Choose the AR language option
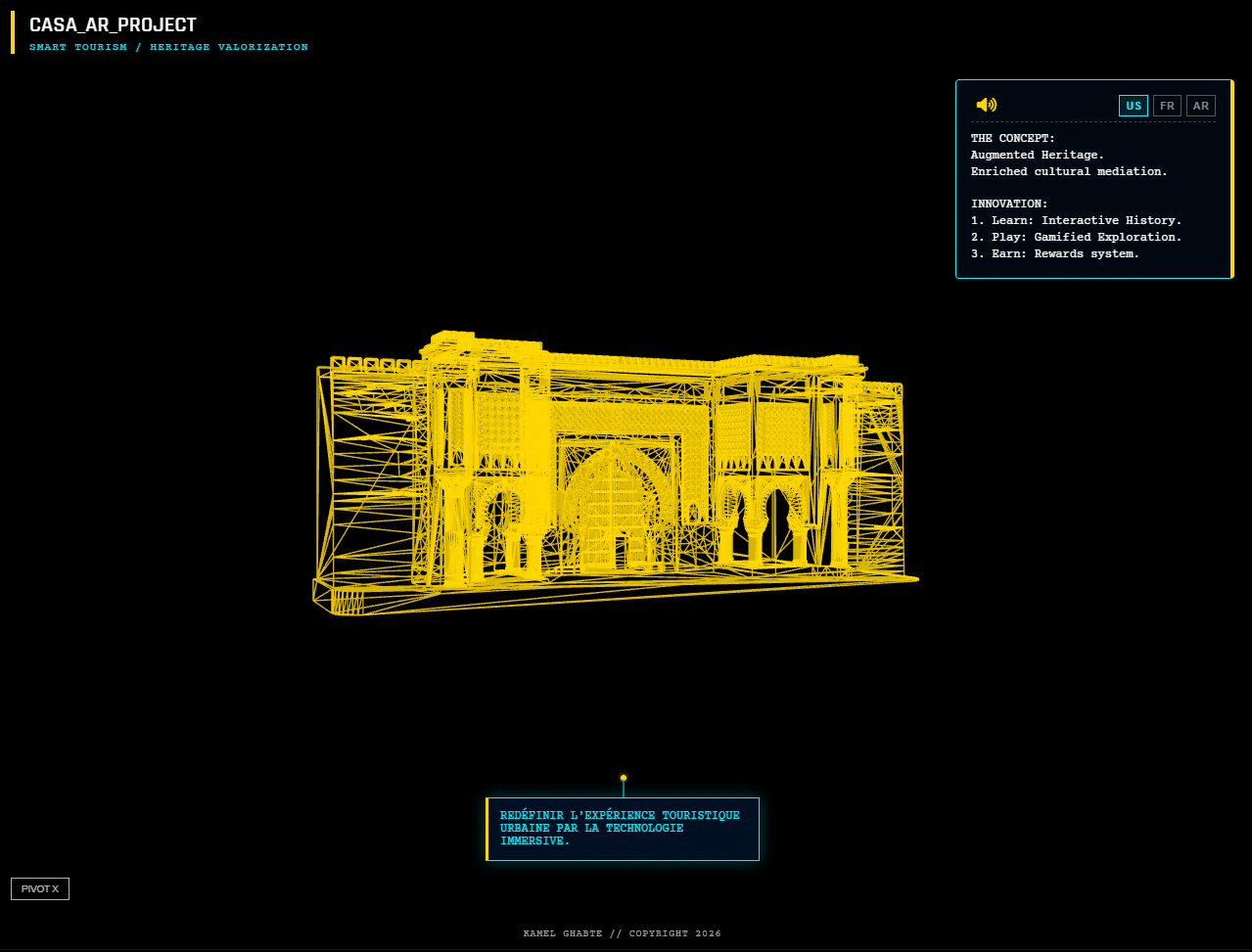 tap(1200, 106)
